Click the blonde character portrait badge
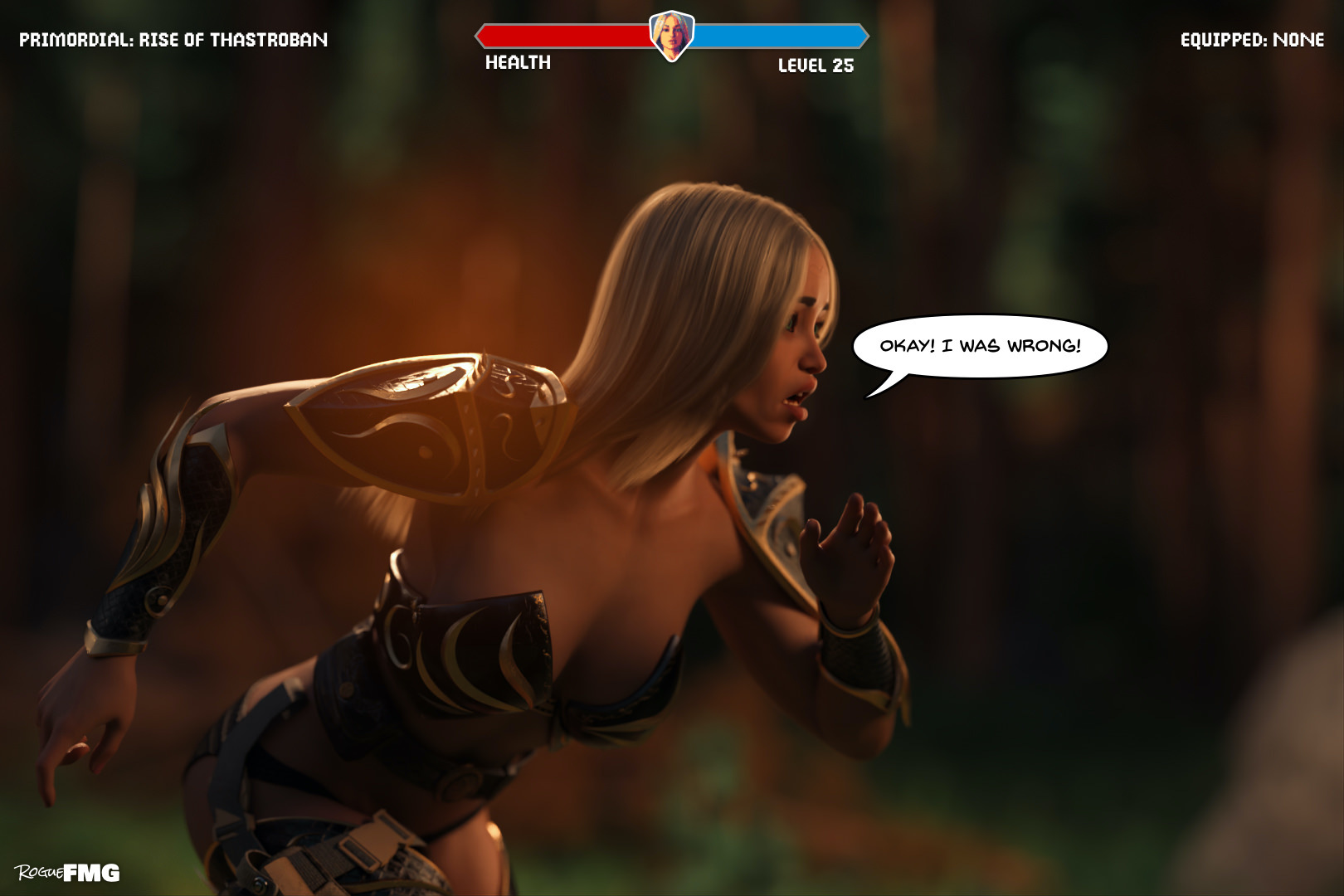 pyautogui.click(x=671, y=36)
